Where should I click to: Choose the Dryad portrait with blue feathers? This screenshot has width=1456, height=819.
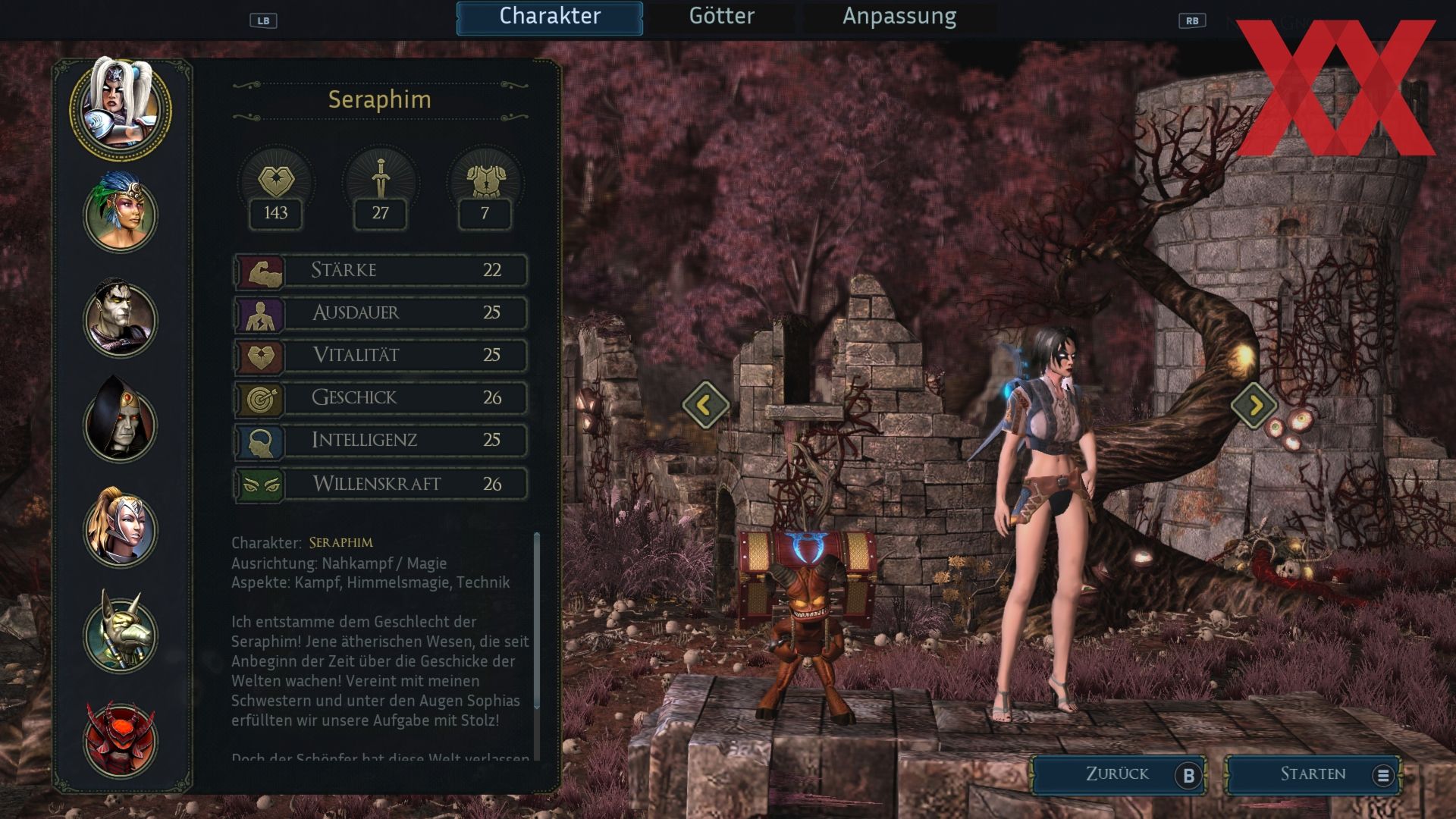click(x=121, y=213)
